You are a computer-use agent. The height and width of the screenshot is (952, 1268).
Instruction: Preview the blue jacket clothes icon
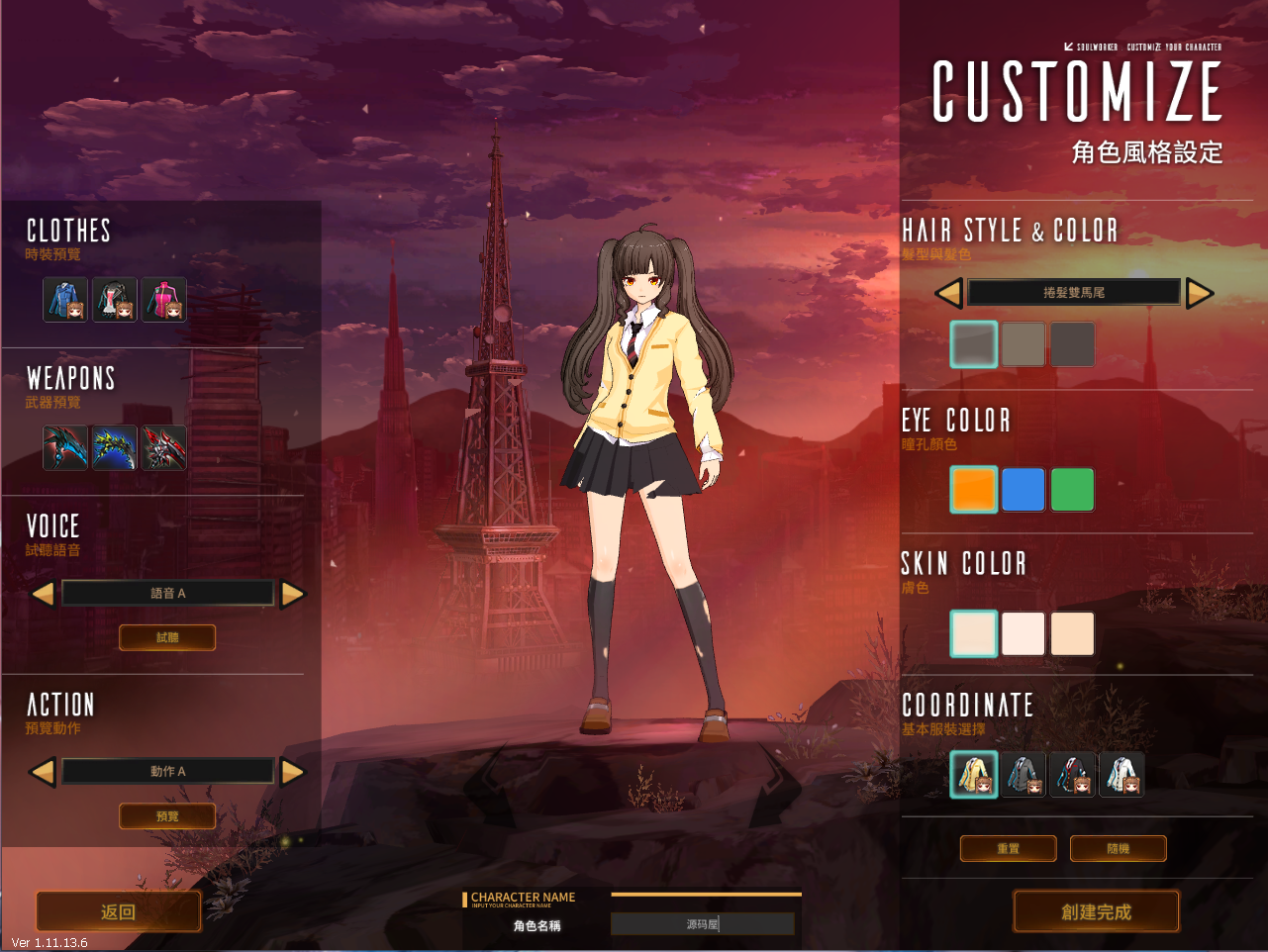point(65,299)
